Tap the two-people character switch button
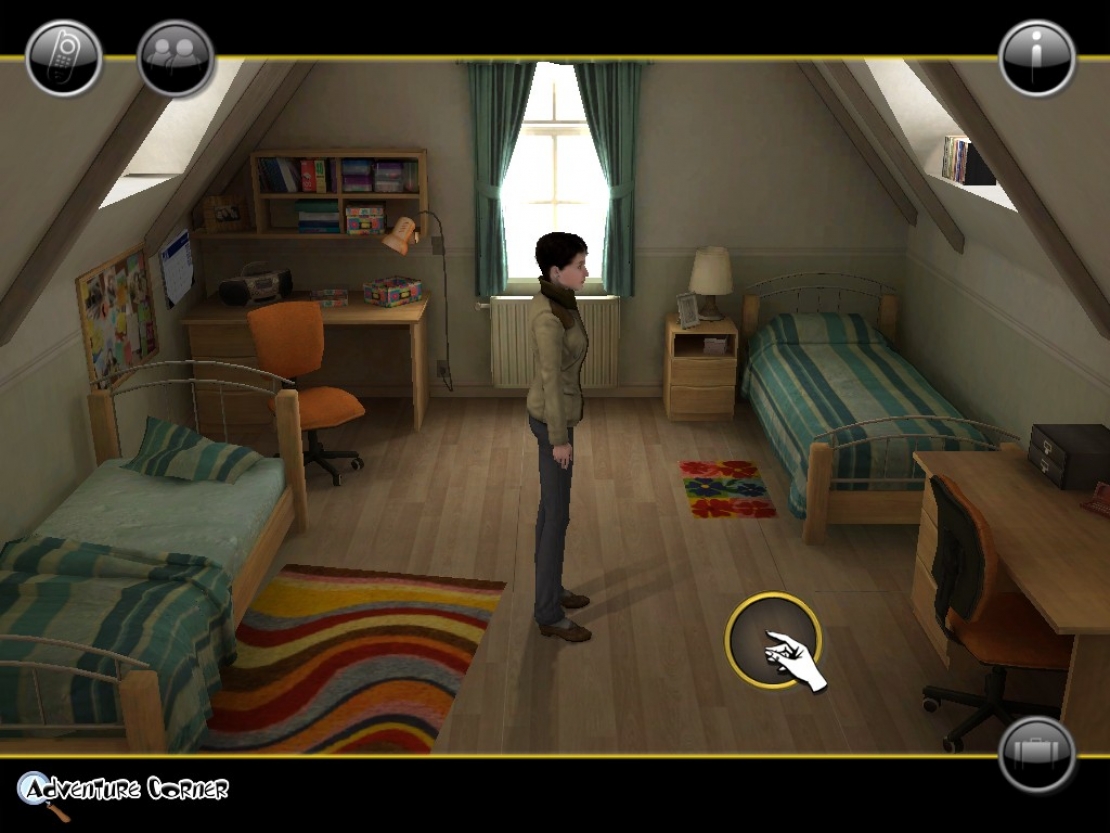This screenshot has height=833, width=1110. click(x=176, y=58)
